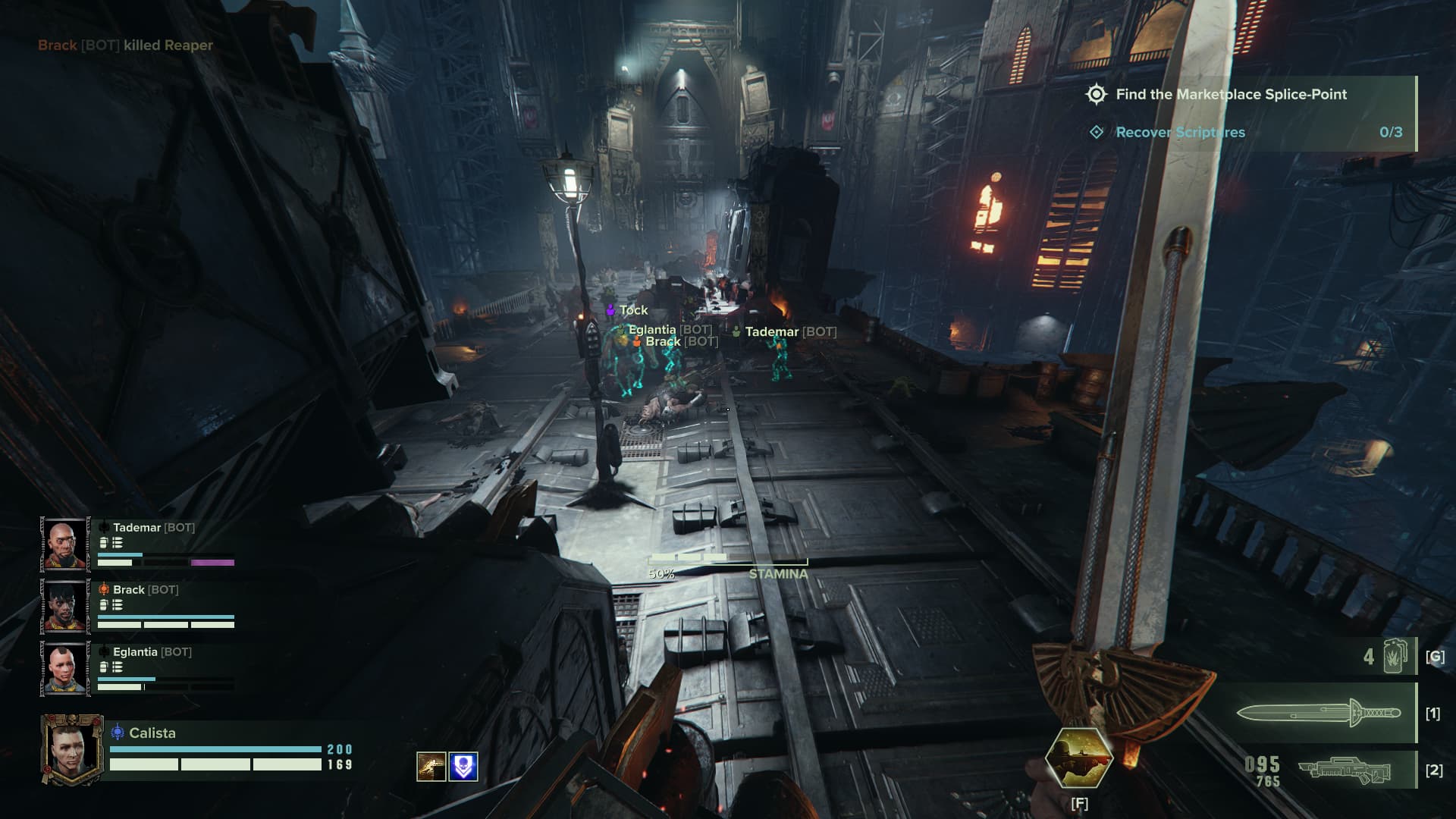
Task: Select the blue shield buff icon
Action: point(463,767)
